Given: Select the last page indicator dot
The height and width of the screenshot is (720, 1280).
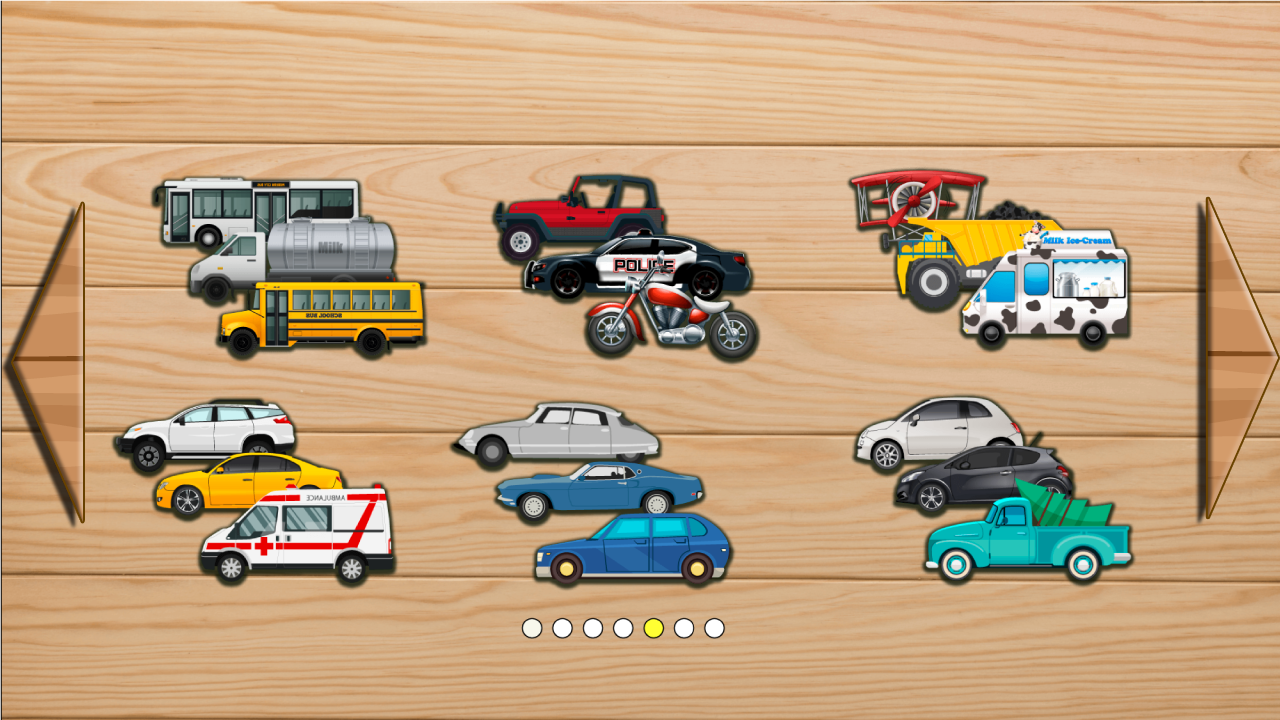Looking at the screenshot, I should click(x=716, y=629).
